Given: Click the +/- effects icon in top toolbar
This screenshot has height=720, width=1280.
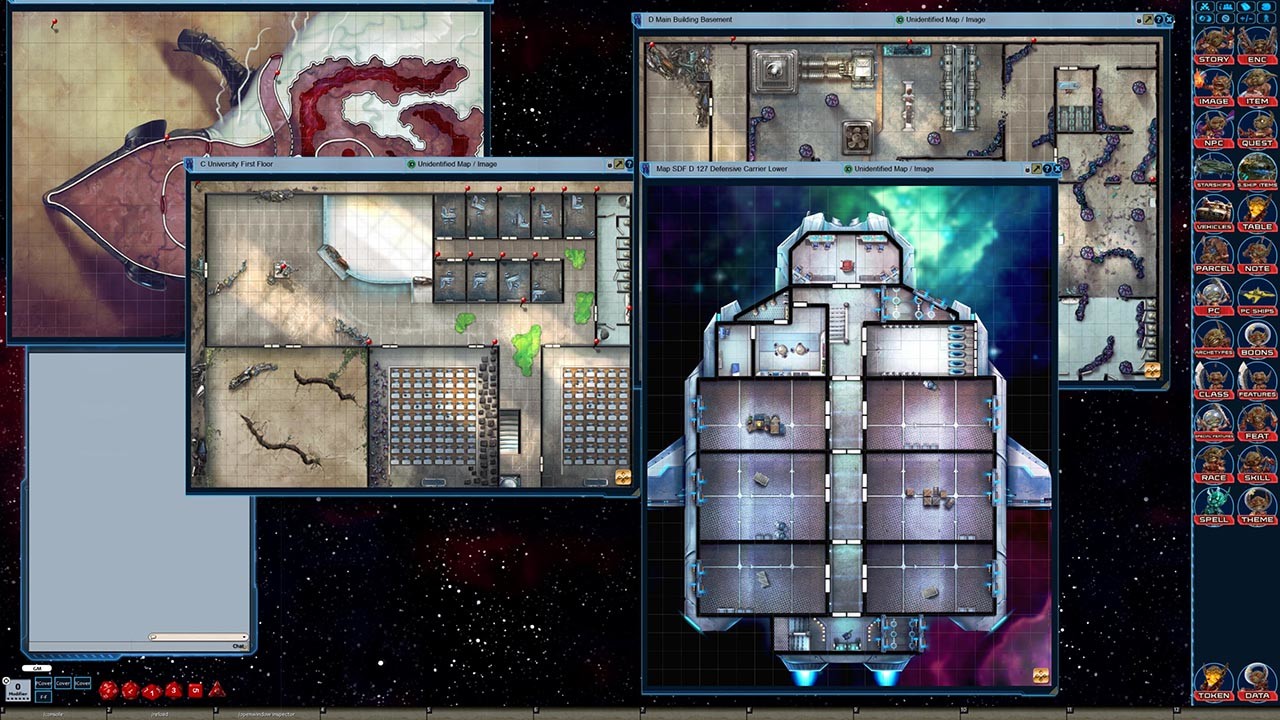Looking at the screenshot, I should point(1245,17).
